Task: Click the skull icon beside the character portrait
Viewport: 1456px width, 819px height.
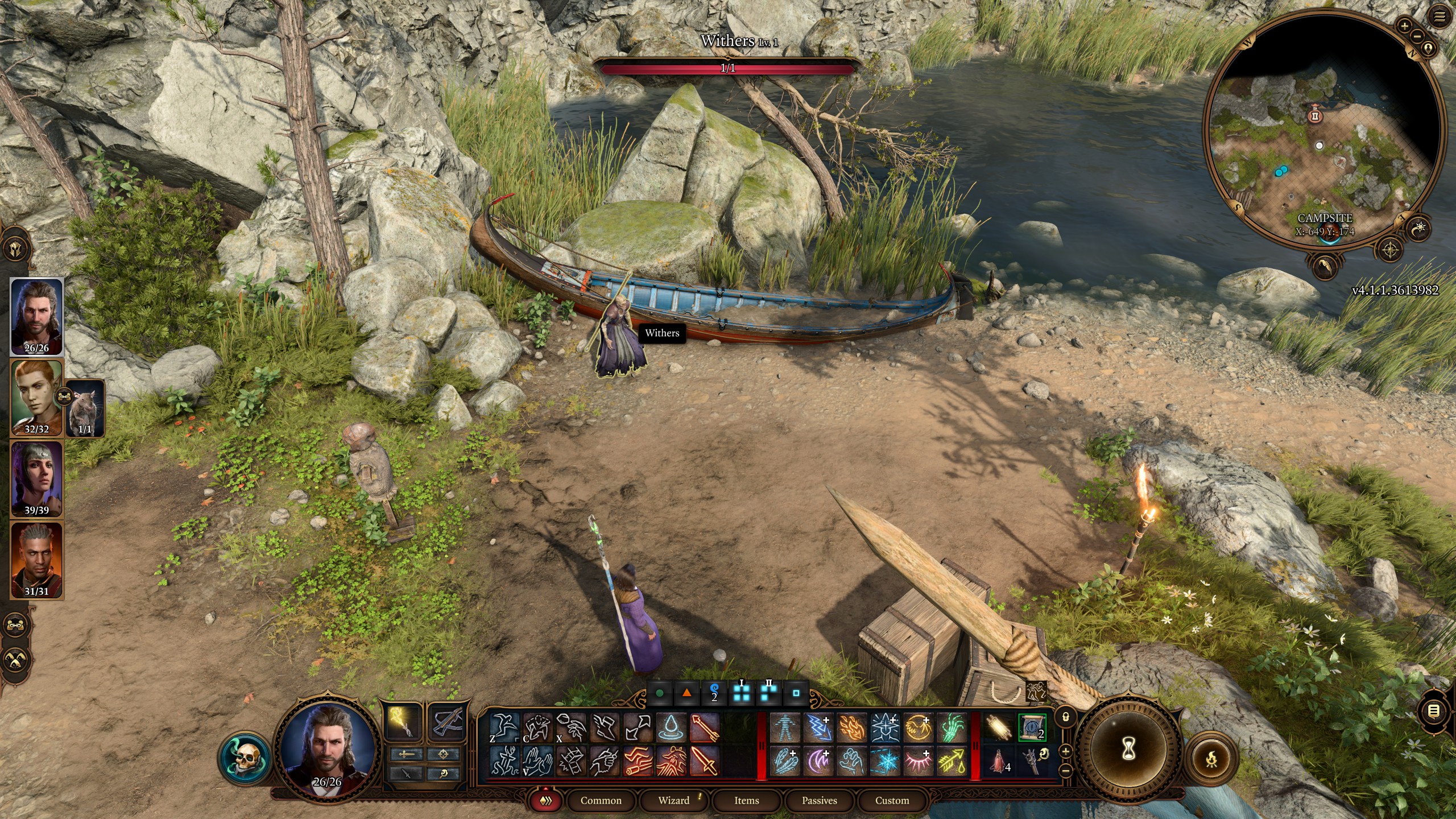Action: [245, 758]
